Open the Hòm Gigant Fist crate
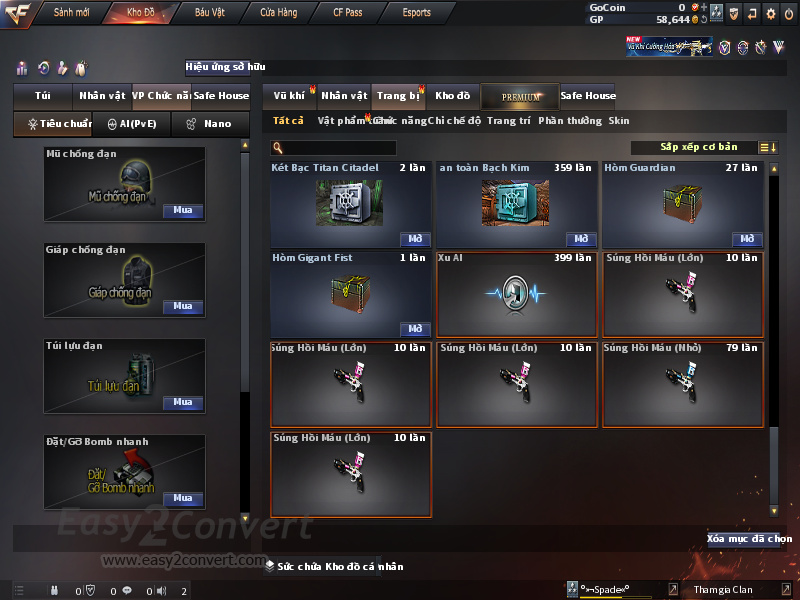The height and width of the screenshot is (600, 800). pos(415,329)
